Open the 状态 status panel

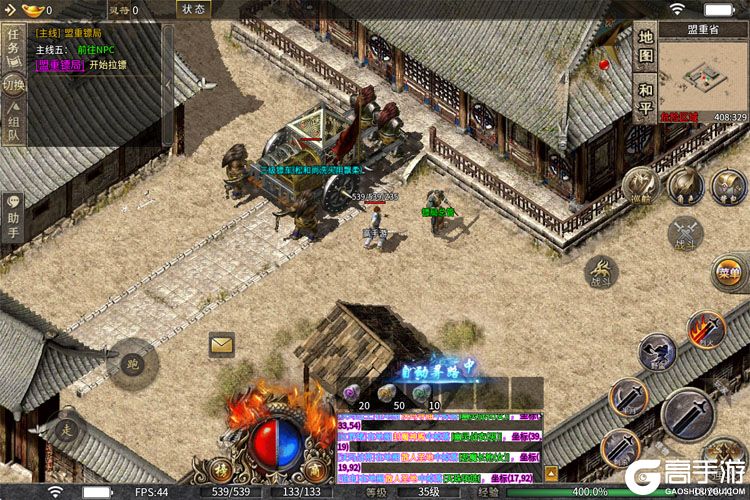(x=194, y=9)
